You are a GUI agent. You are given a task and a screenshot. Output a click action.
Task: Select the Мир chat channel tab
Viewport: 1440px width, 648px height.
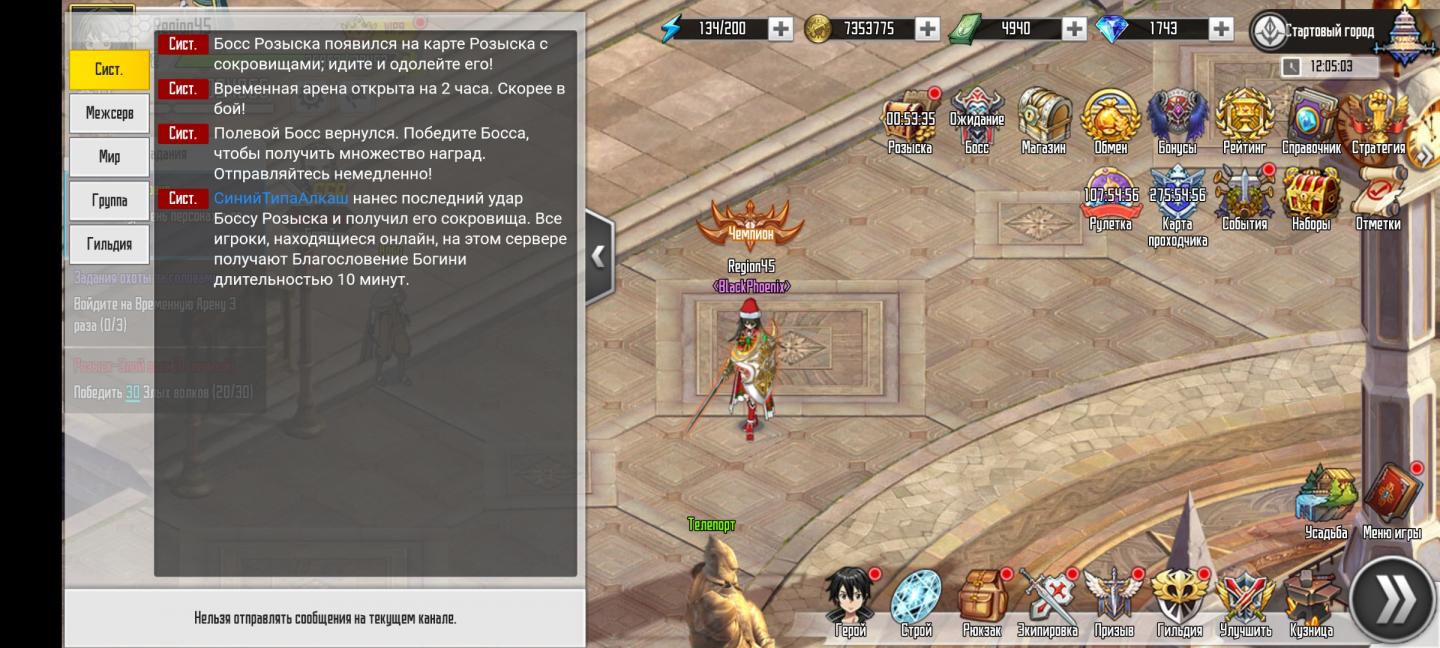[109, 157]
